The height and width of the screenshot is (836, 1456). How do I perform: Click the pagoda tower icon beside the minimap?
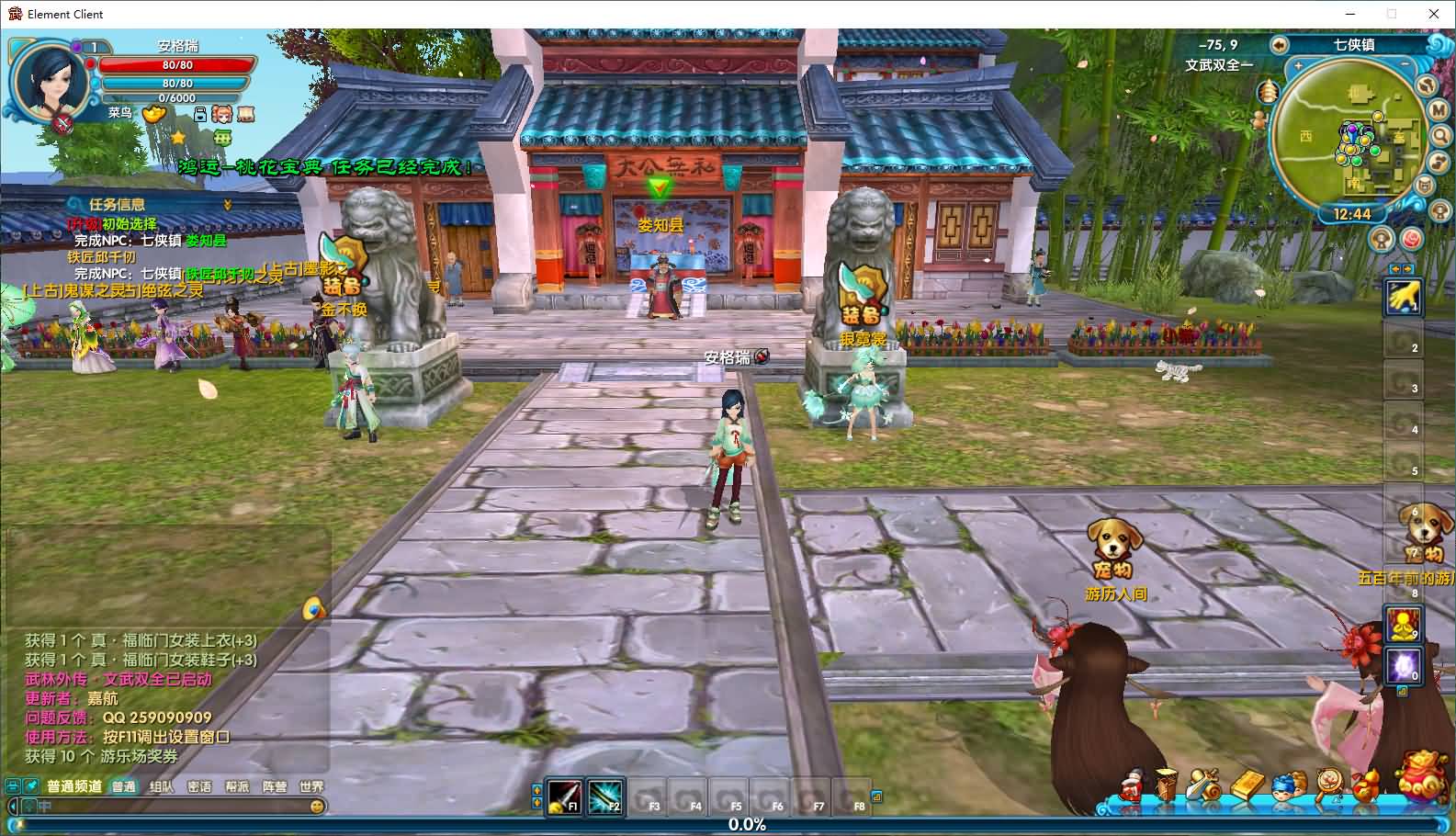[x=1269, y=90]
